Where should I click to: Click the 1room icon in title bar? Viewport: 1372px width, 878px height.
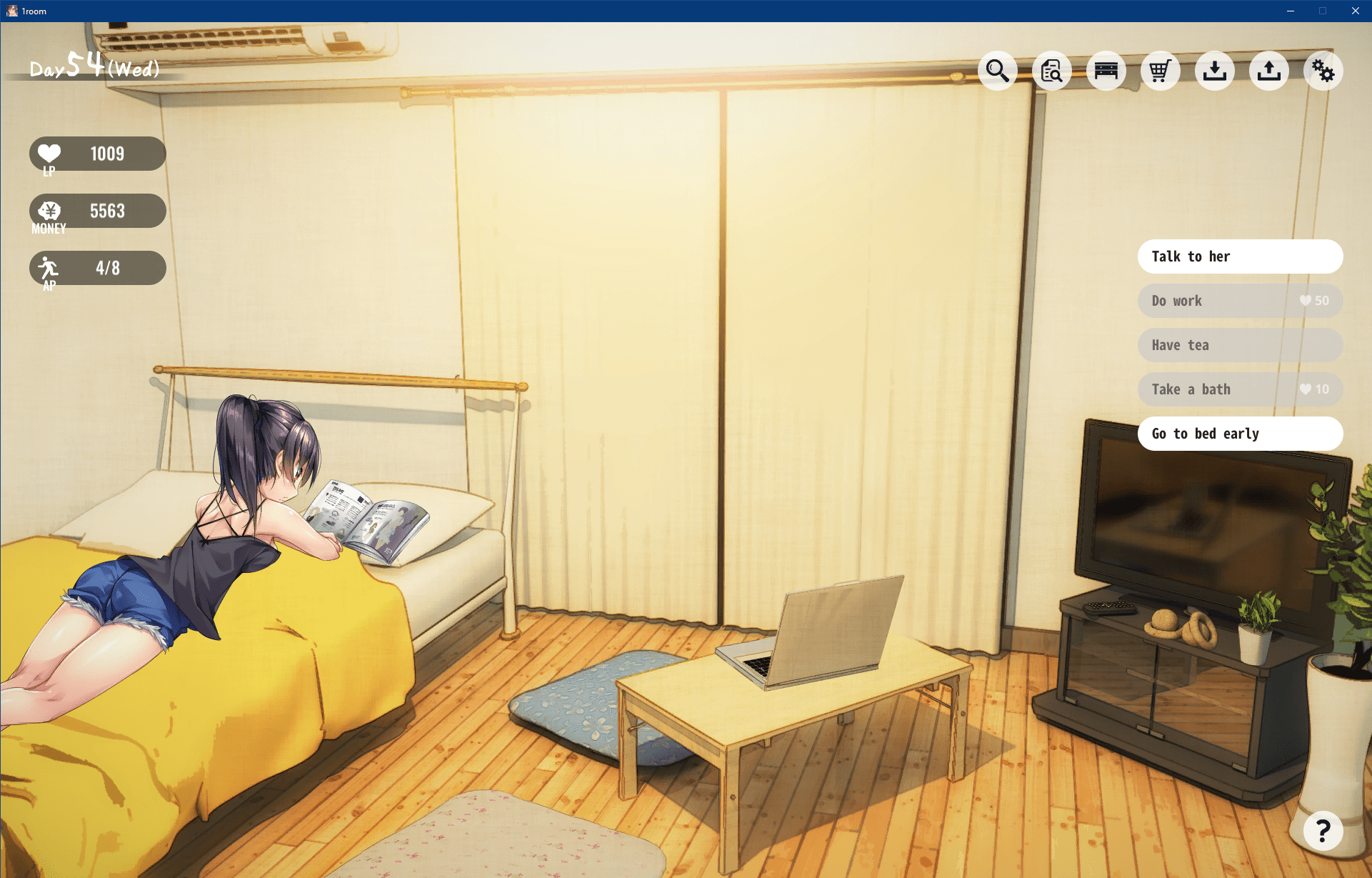coord(11,11)
